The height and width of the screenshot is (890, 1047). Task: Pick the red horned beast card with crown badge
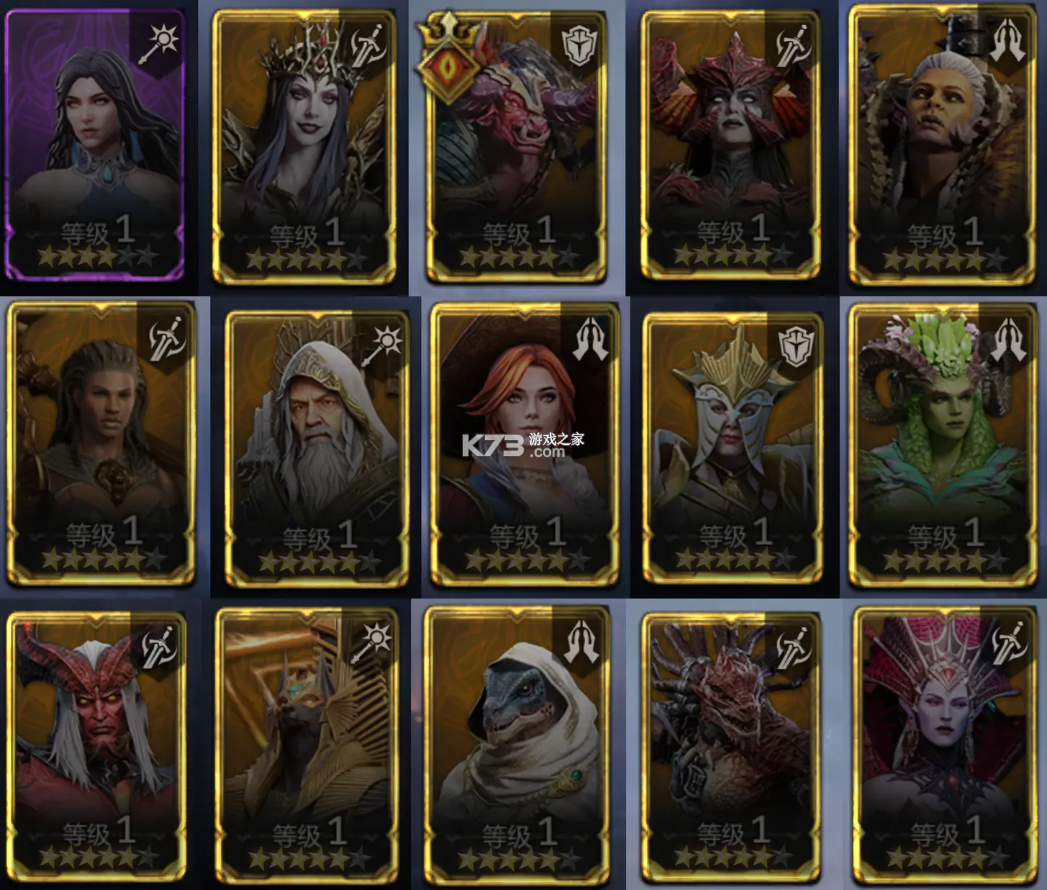517,147
